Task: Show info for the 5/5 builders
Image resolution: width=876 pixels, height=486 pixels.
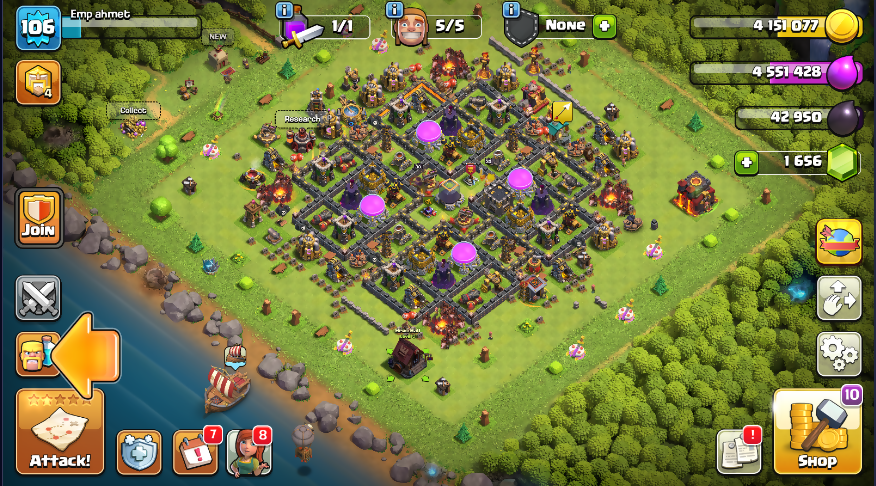Action: pos(392,10)
